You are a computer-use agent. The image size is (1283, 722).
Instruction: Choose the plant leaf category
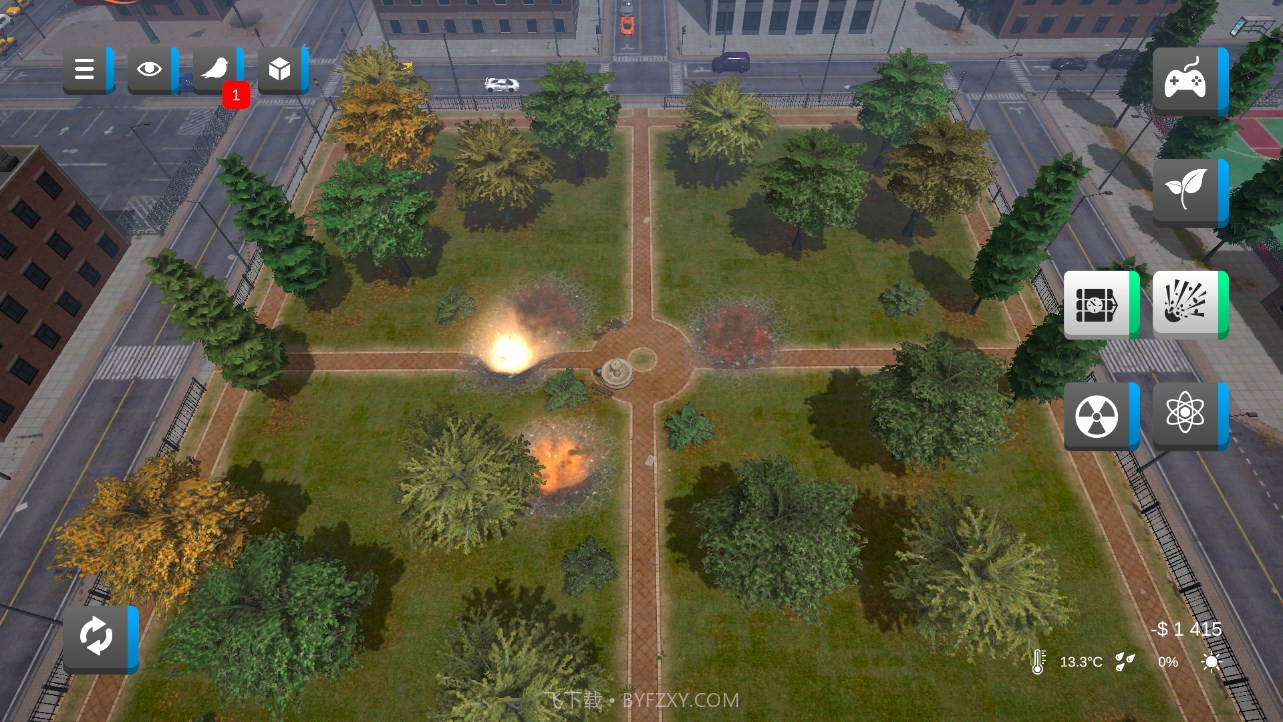[x=1187, y=191]
